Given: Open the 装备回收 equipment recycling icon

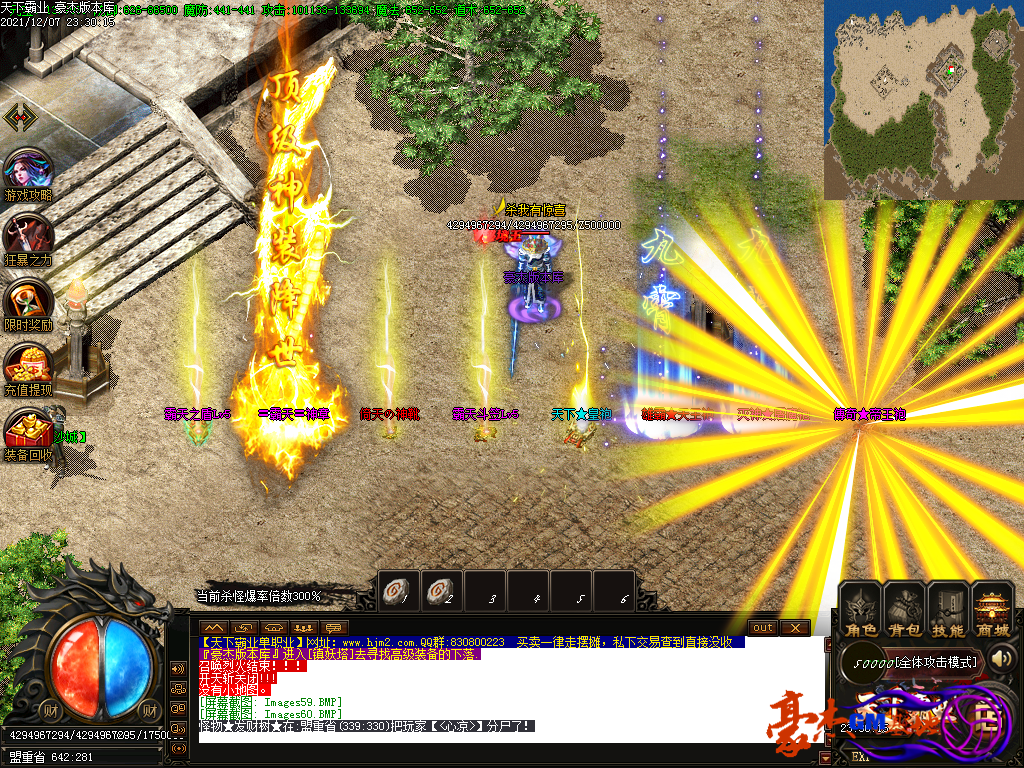Looking at the screenshot, I should (x=28, y=433).
